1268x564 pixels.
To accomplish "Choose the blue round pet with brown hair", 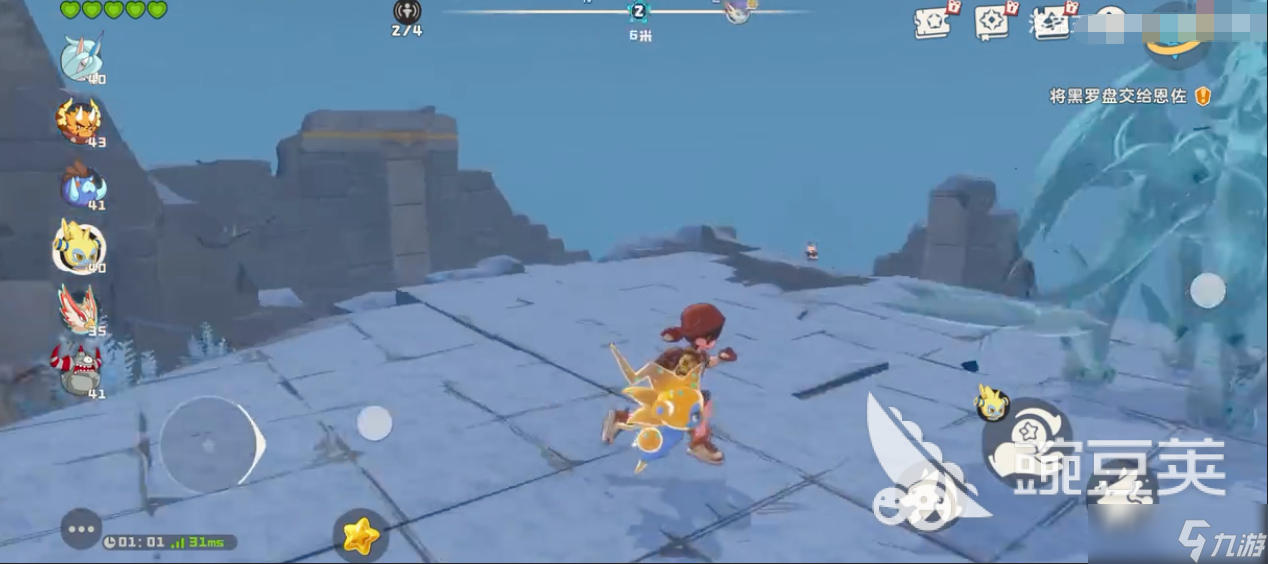I will pyautogui.click(x=80, y=185).
